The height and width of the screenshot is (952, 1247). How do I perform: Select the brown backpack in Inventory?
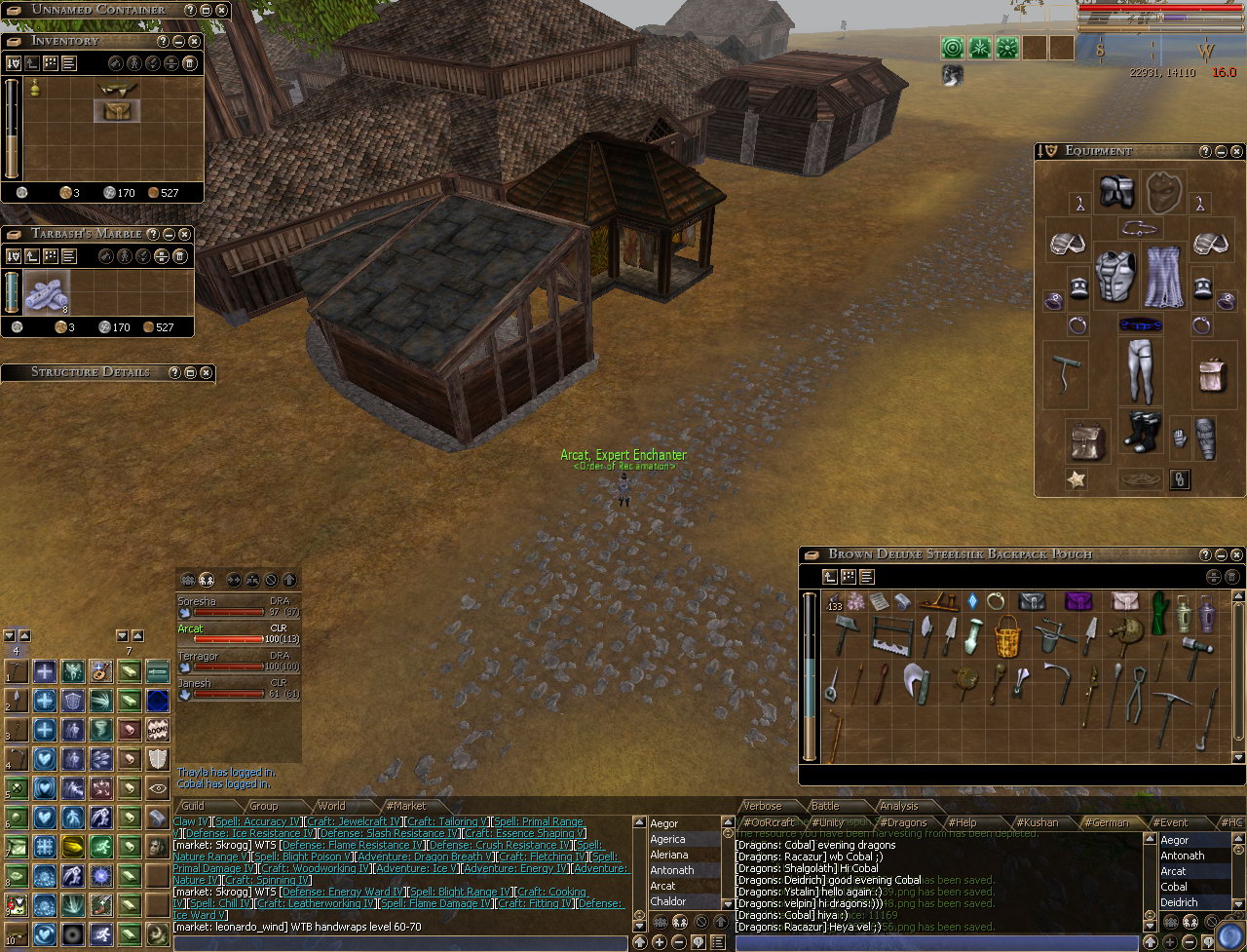pos(117,110)
